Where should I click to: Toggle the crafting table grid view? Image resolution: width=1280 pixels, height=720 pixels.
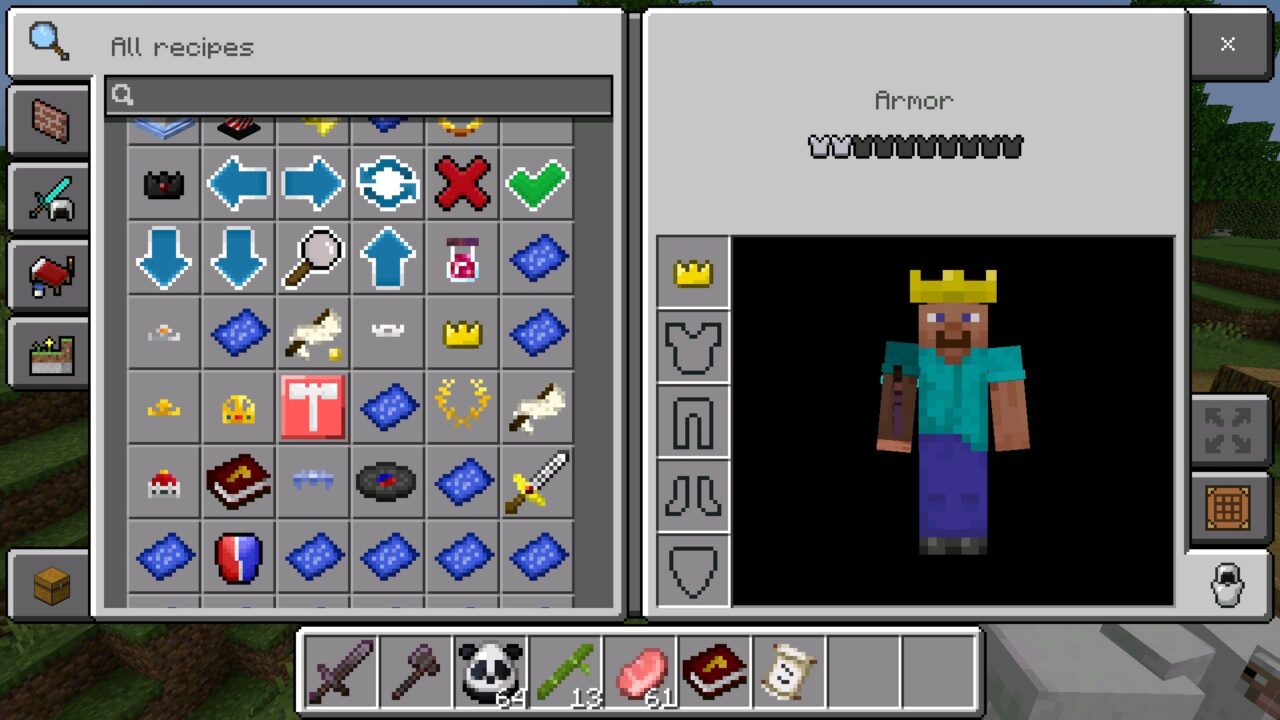[1227, 503]
